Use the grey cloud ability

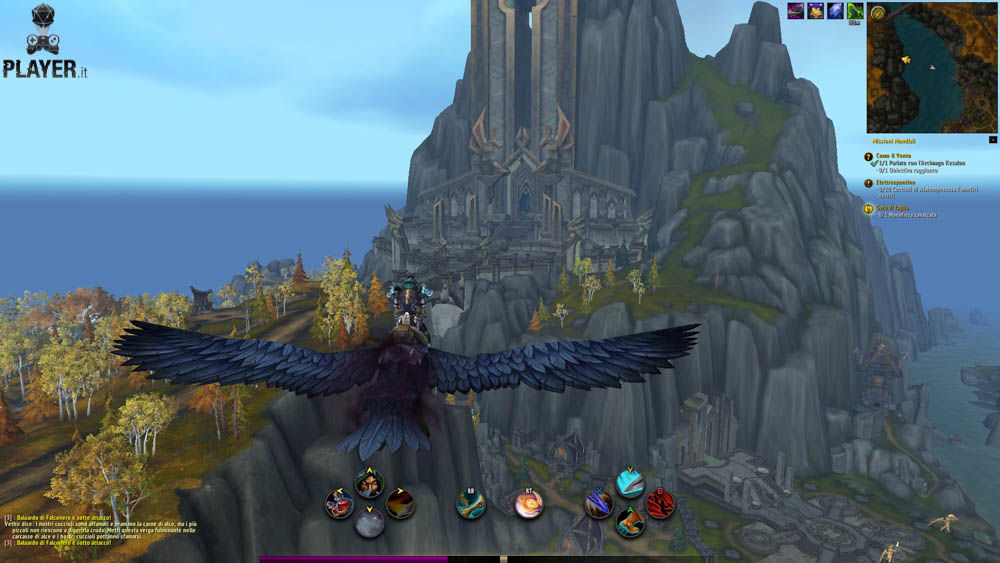pyautogui.click(x=369, y=523)
